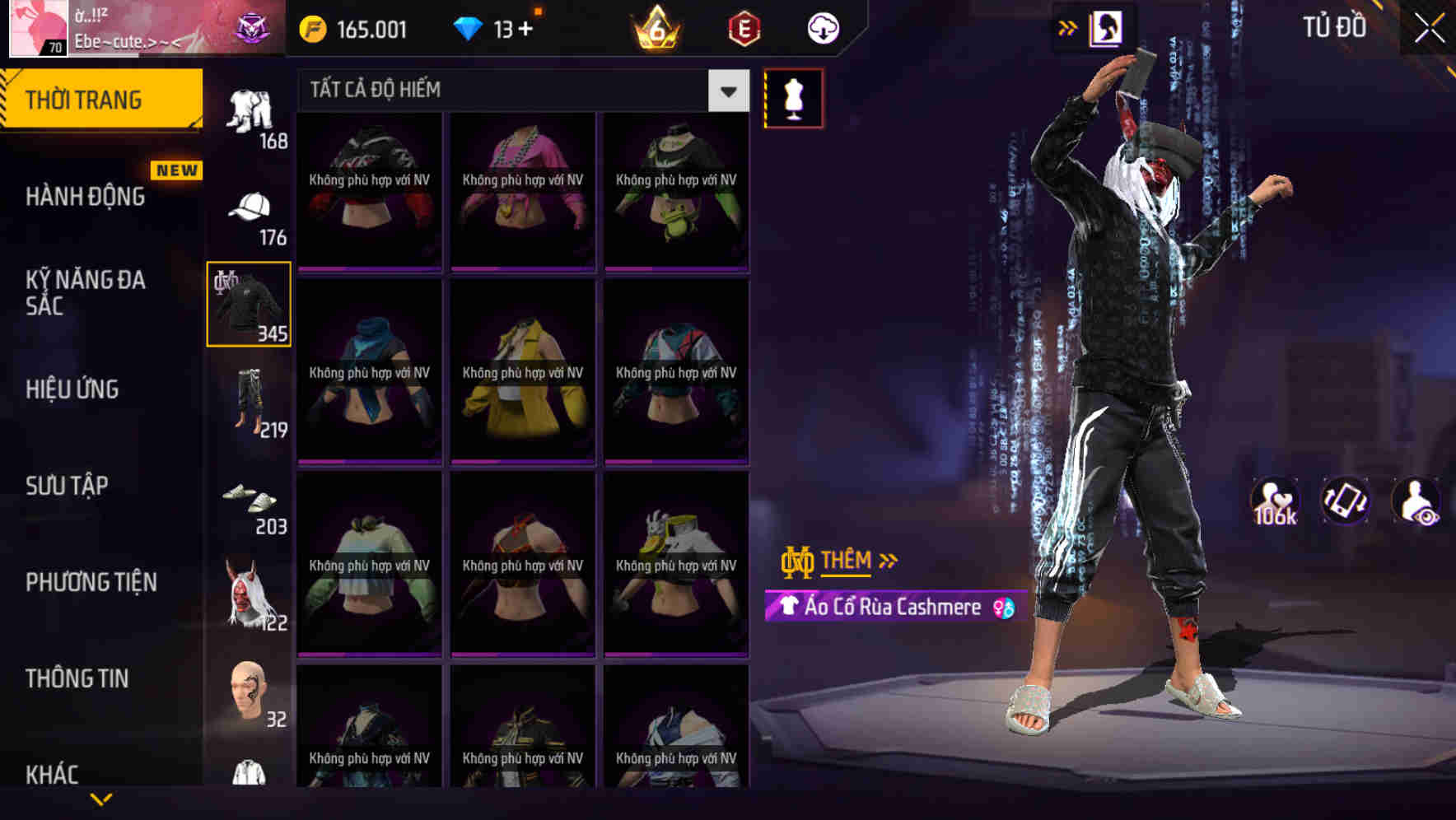Select the pants category icon
Screen dimensions: 1456x820
pyautogui.click(x=250, y=401)
